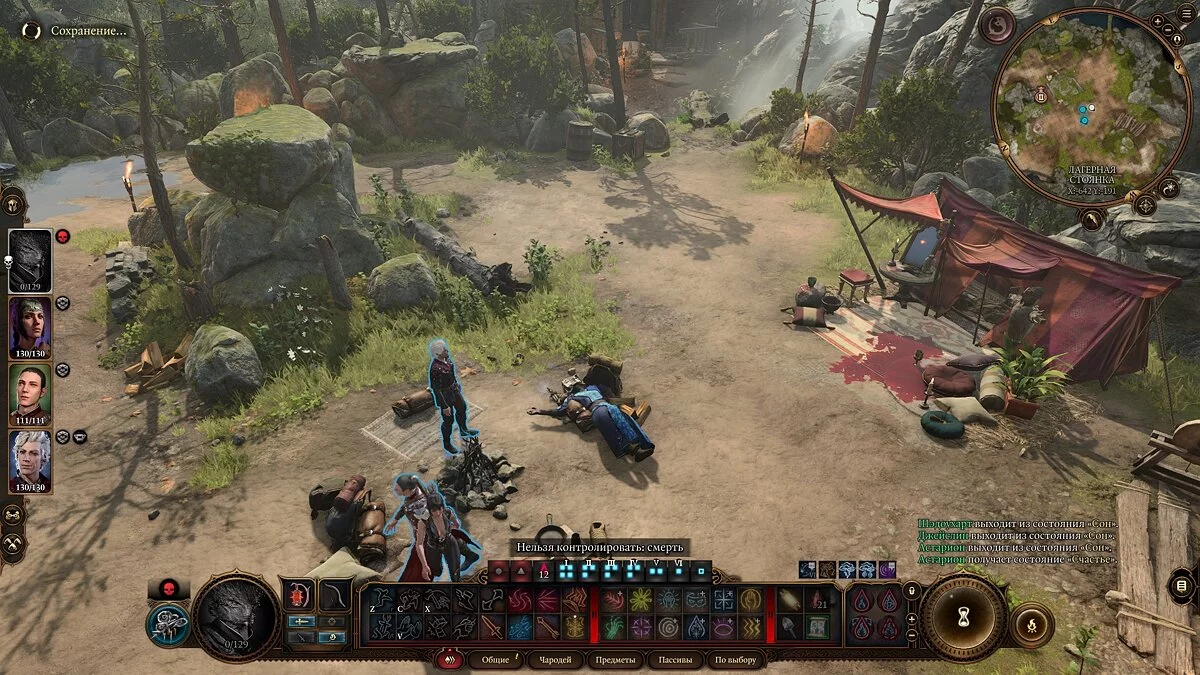Open the campfire rest button

(1031, 625)
